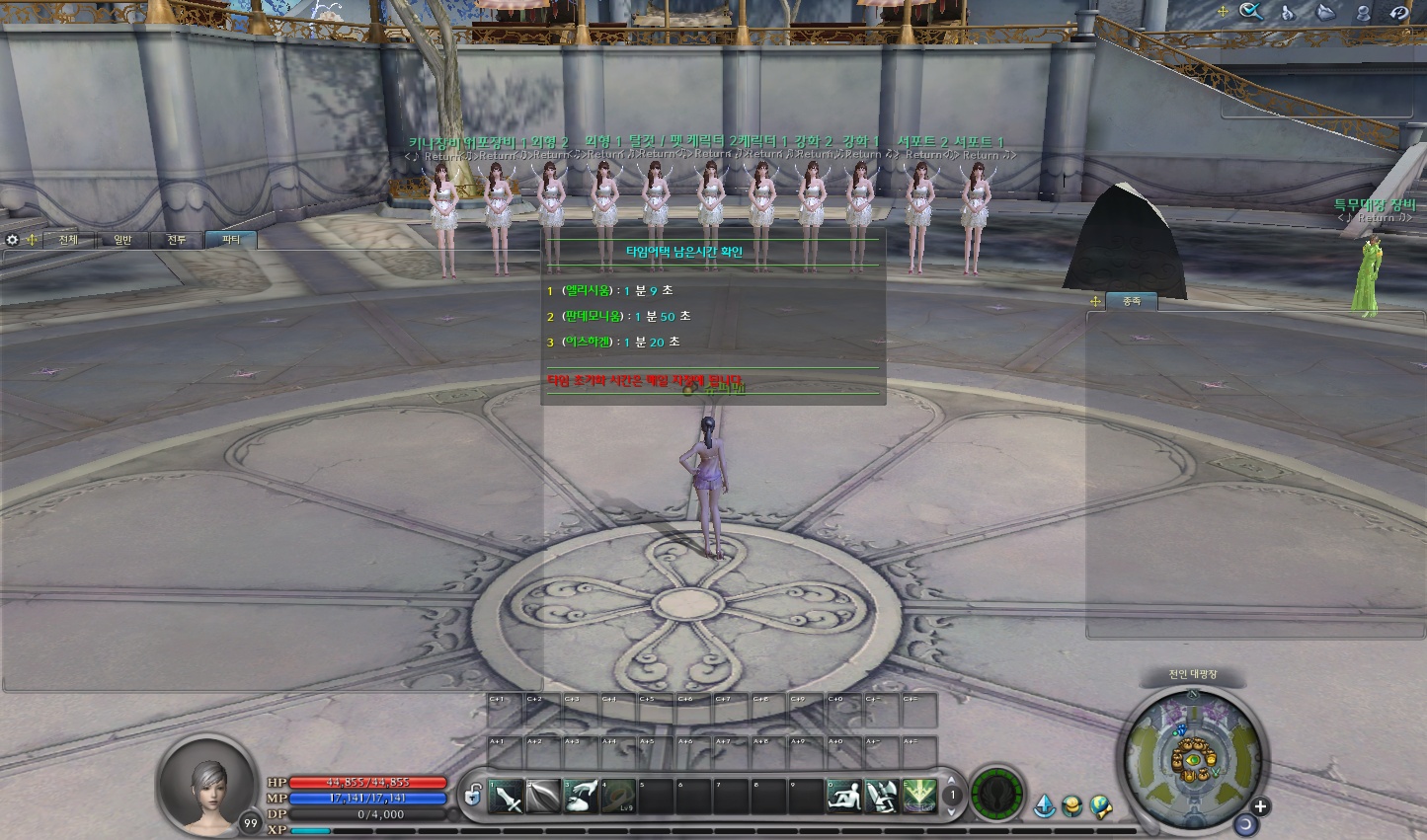Toggle night mode with the moon icon on minimap
Image resolution: width=1427 pixels, height=840 pixels.
[1246, 825]
